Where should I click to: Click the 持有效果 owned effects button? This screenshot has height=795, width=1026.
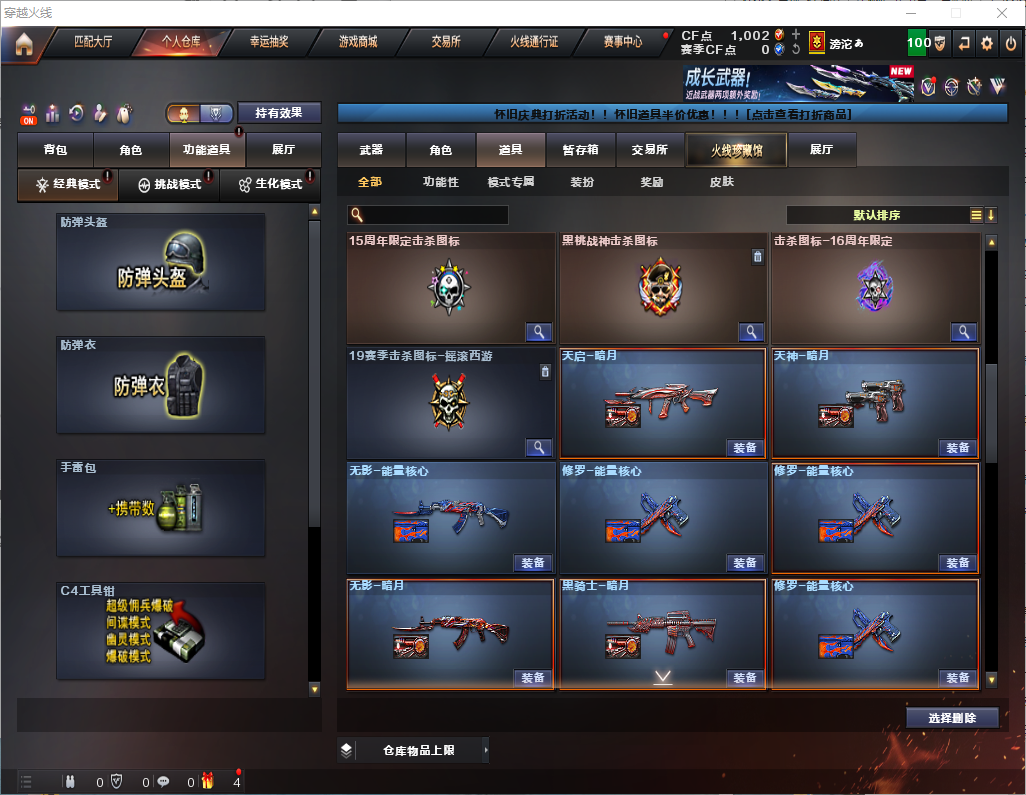279,113
